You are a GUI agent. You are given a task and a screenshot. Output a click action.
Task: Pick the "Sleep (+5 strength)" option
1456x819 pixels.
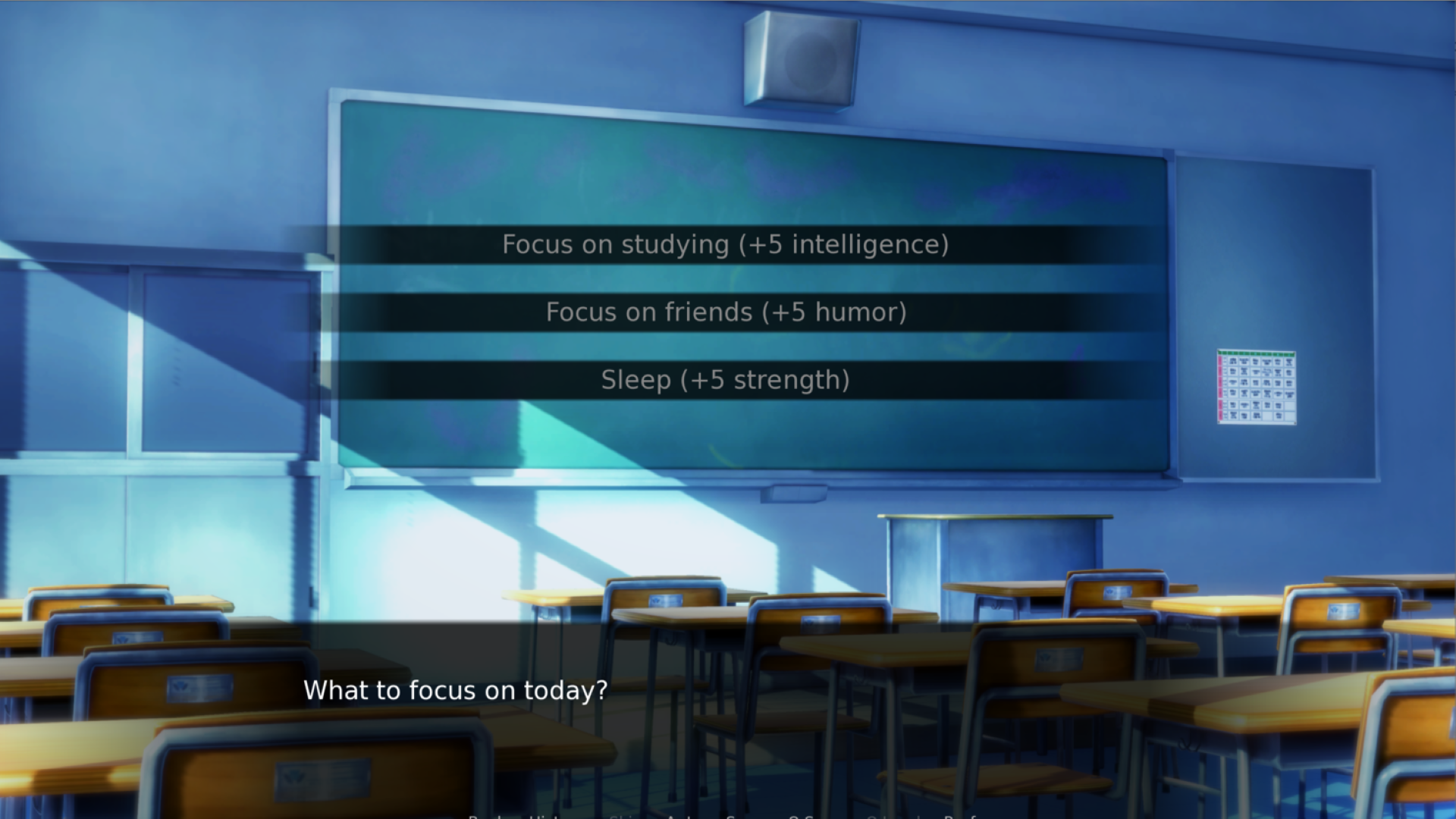click(725, 380)
